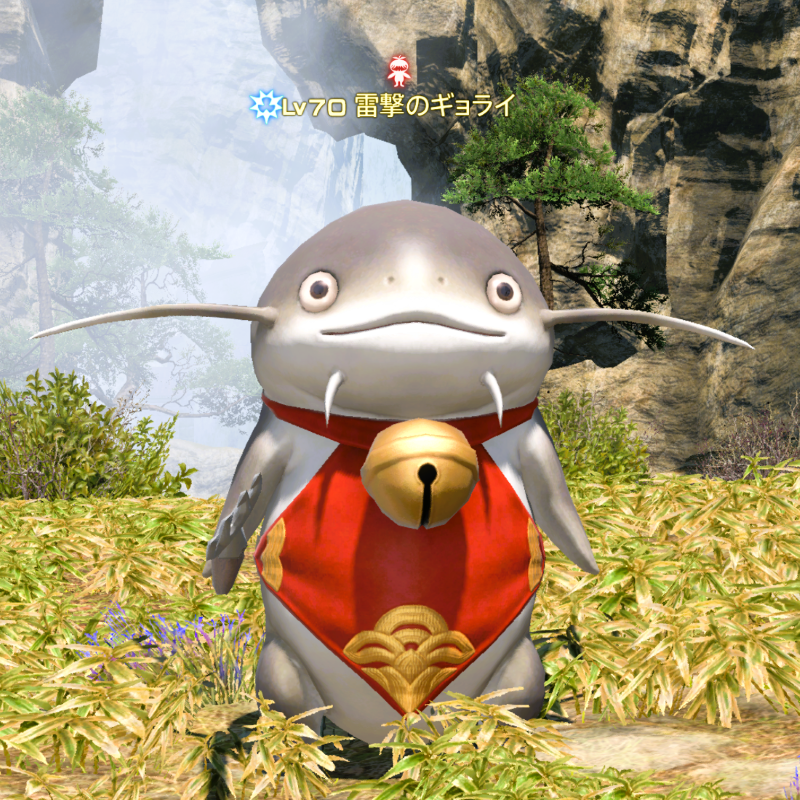Click the red marker icon above the nameplate

click(400, 70)
